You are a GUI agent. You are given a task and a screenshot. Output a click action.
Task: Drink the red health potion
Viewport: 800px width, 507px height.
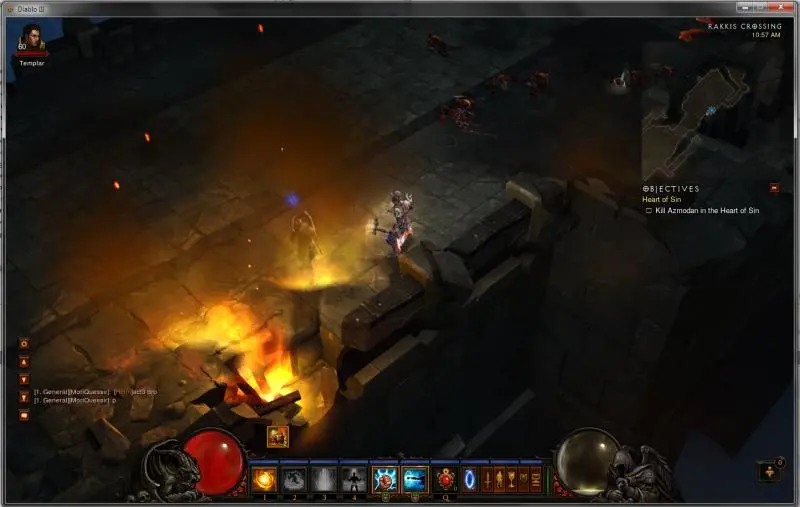tap(445, 480)
